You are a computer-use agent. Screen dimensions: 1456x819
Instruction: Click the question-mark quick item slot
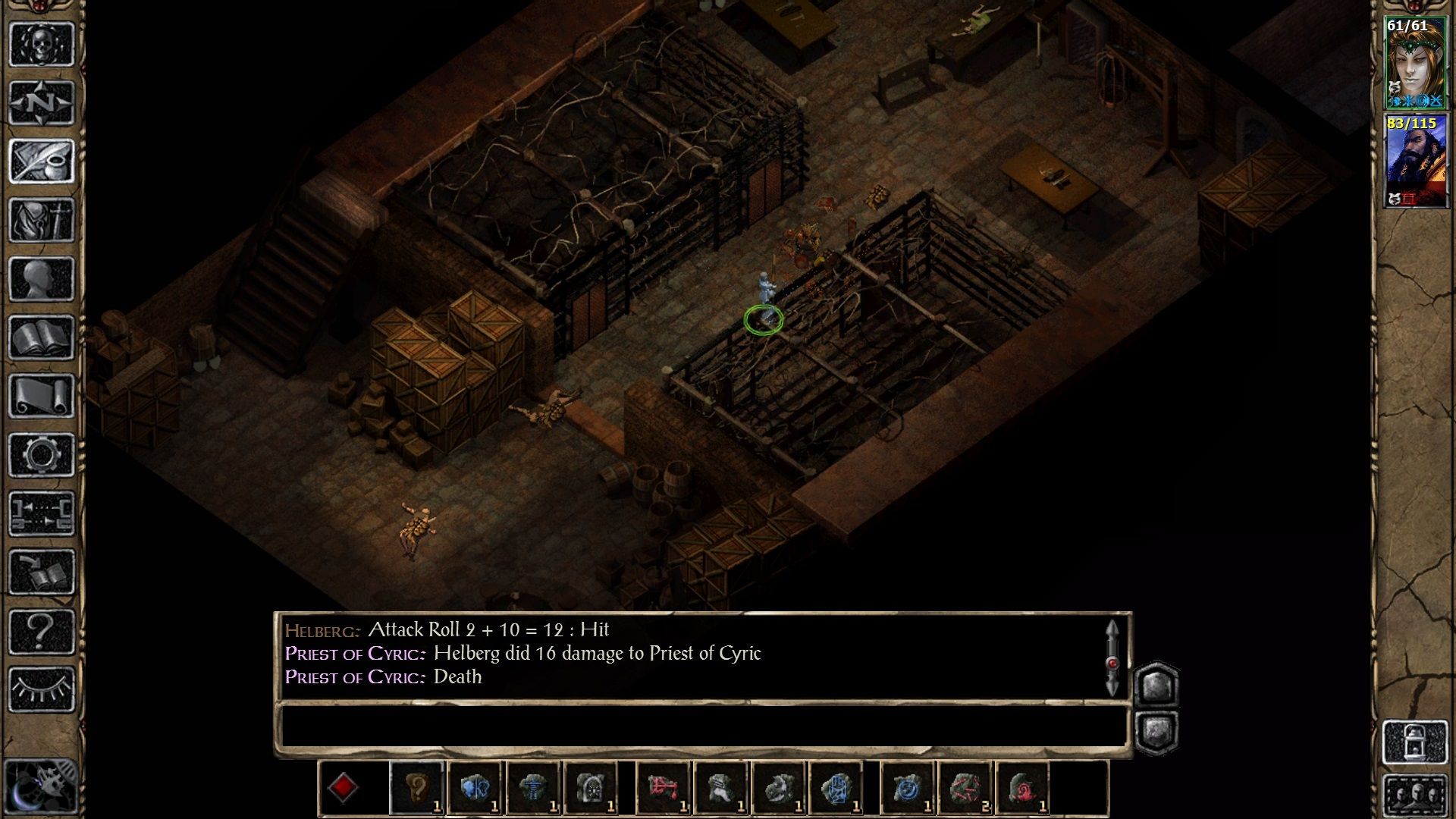(416, 789)
